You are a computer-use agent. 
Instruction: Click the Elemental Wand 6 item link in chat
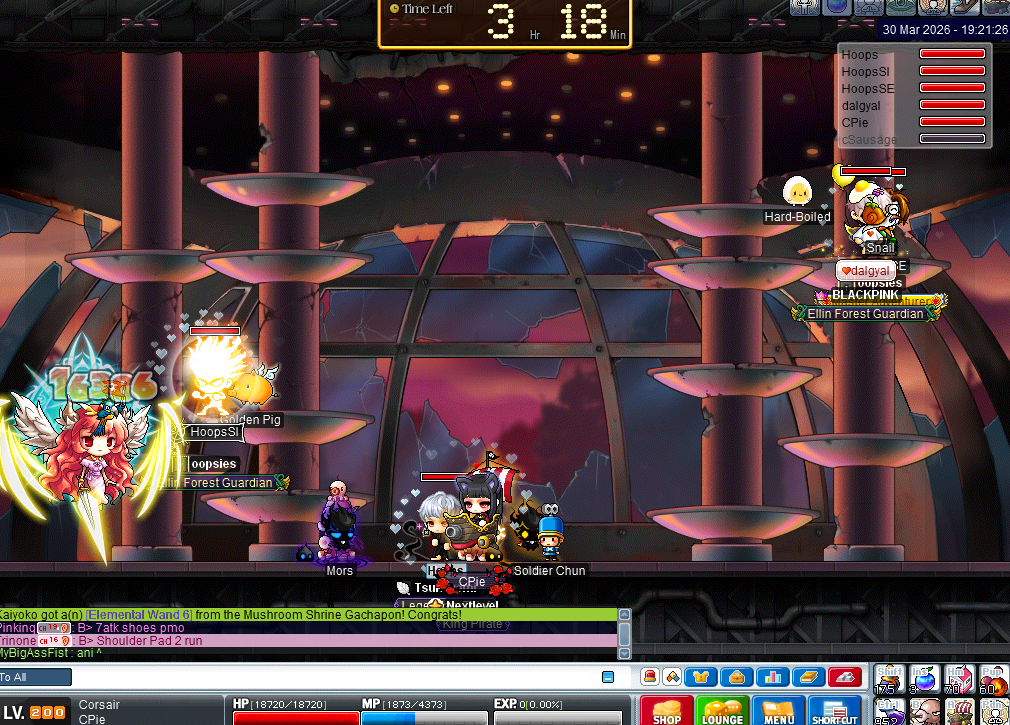click(x=139, y=614)
